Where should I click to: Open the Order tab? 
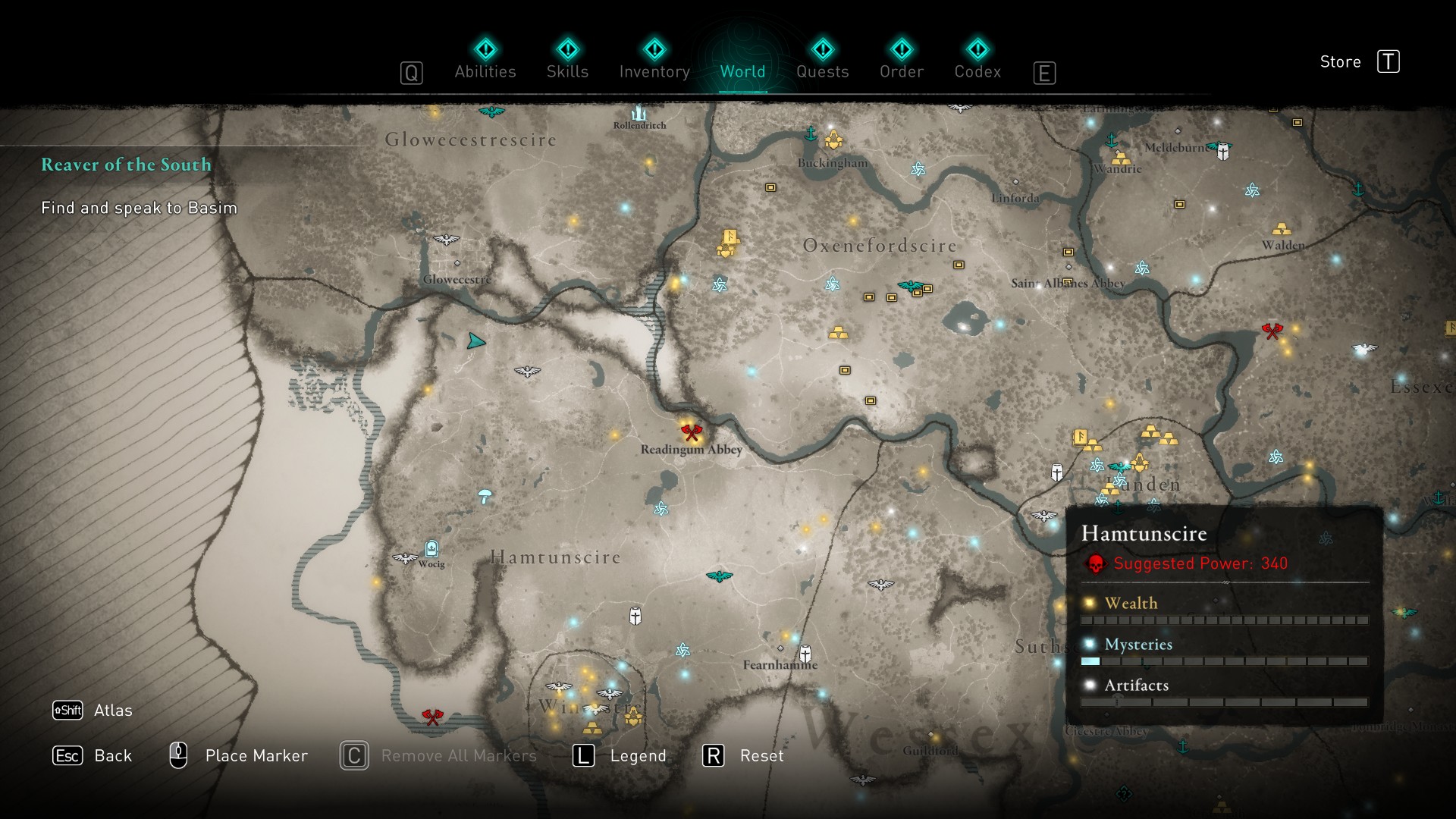[x=901, y=61]
